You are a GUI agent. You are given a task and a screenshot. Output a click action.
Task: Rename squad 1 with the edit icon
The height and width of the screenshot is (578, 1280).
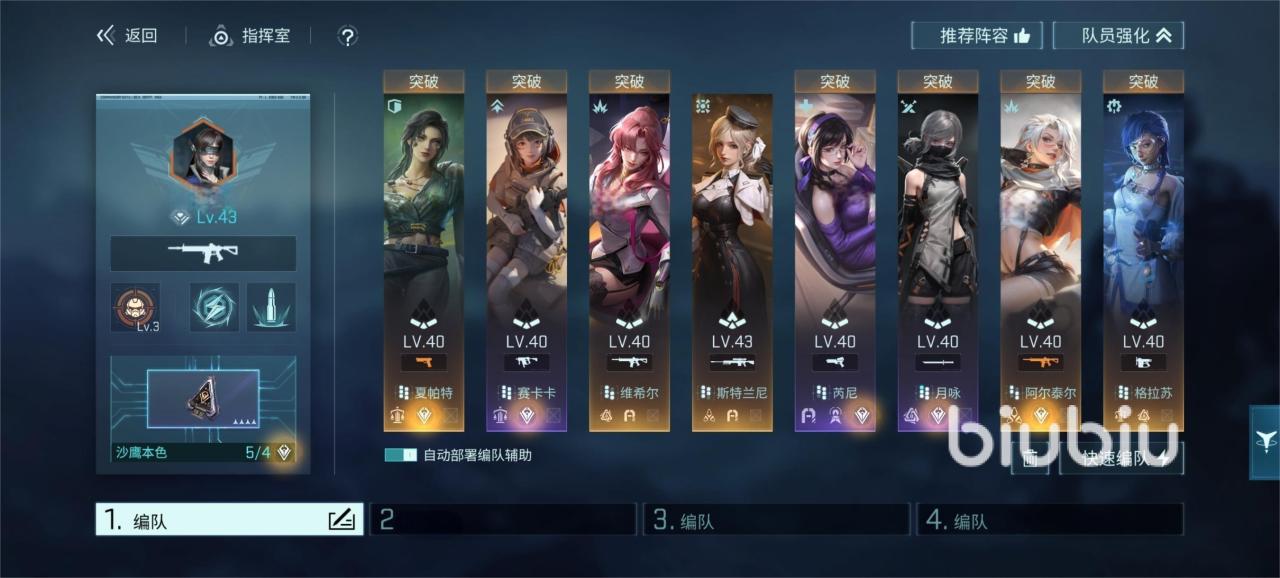341,519
